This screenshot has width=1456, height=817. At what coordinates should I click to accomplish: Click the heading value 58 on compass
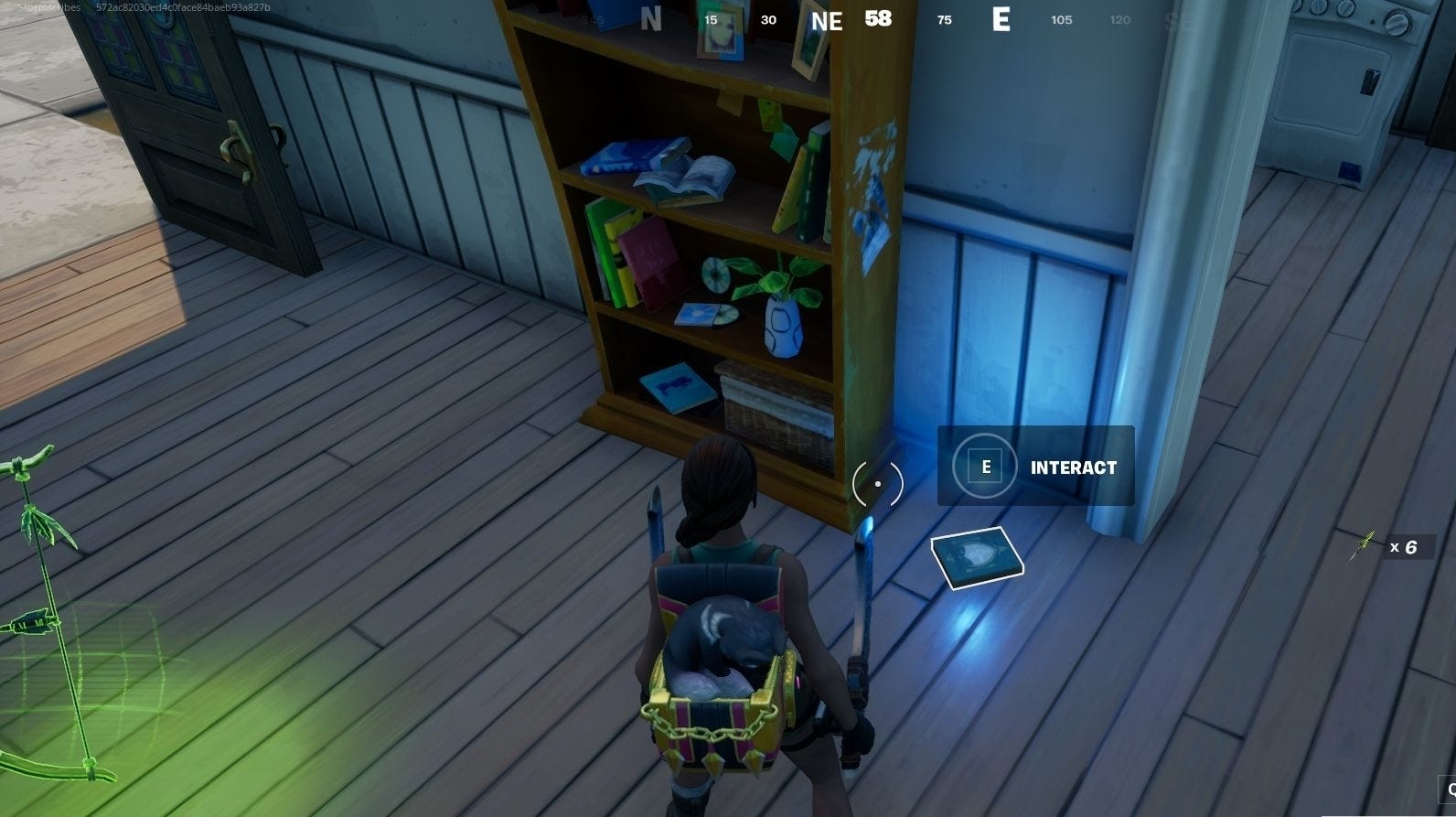878,19
